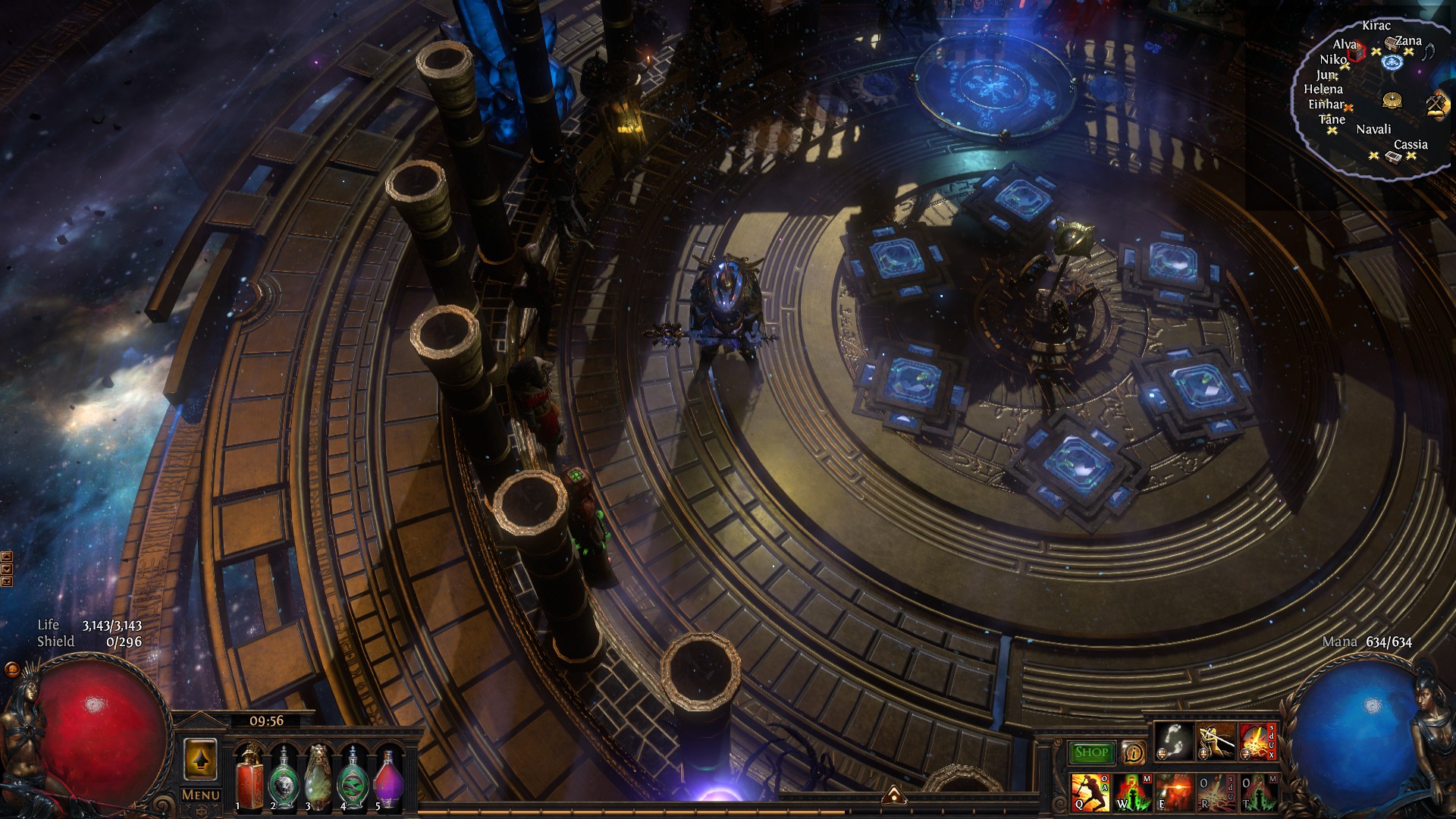
Task: Click the golden map device marker on minimap
Action: 1392,100
